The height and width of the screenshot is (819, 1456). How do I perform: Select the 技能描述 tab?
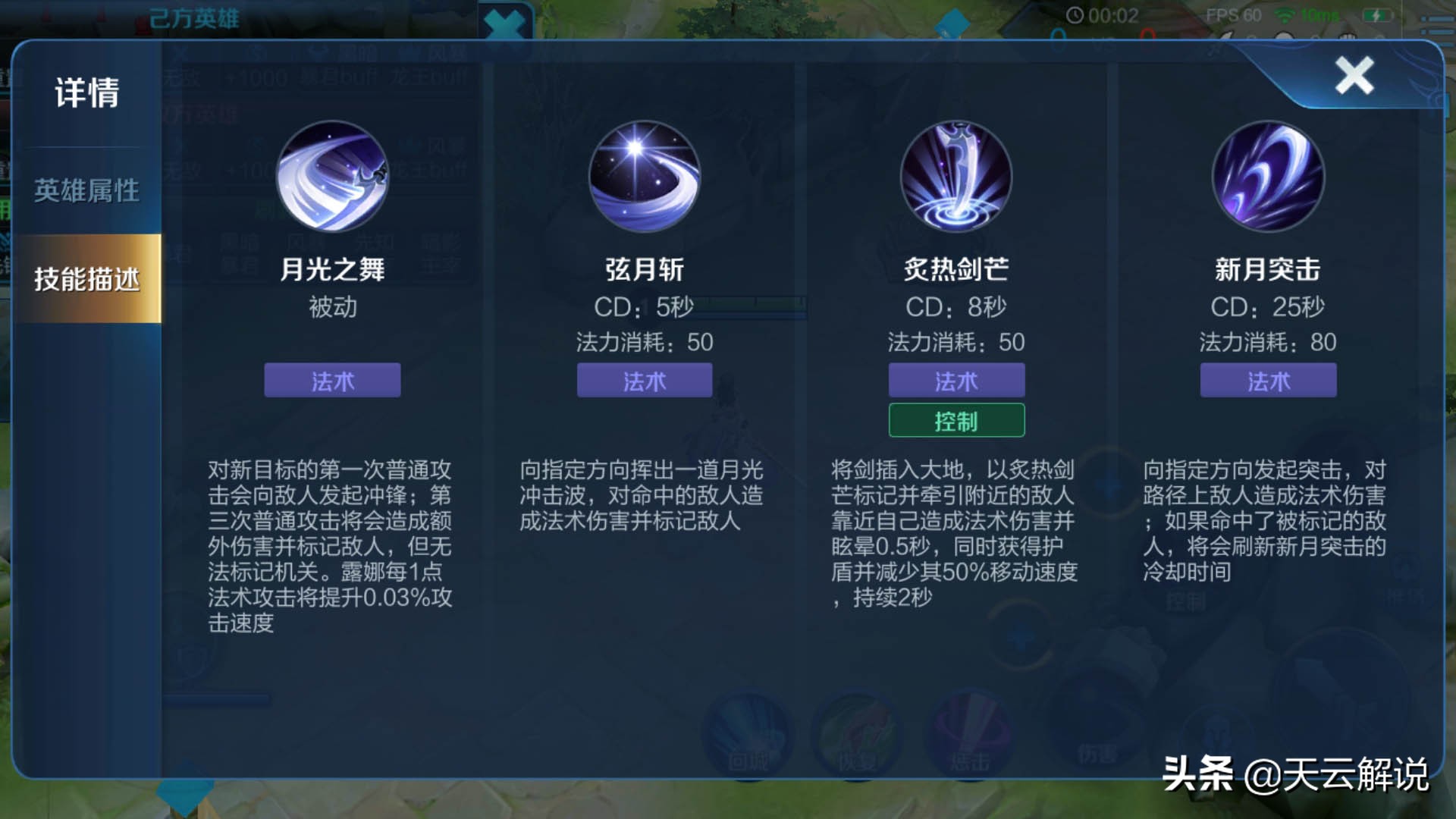[x=86, y=278]
